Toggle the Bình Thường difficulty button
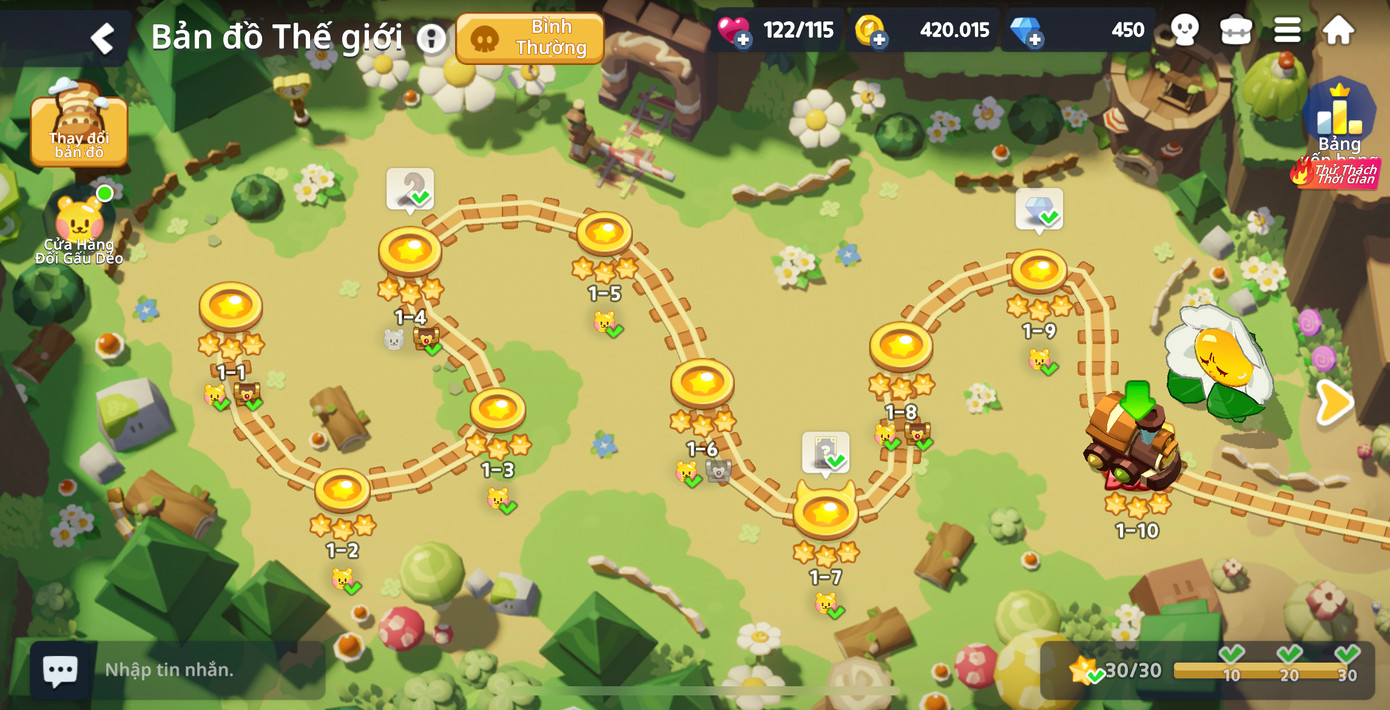 pyautogui.click(x=530, y=38)
